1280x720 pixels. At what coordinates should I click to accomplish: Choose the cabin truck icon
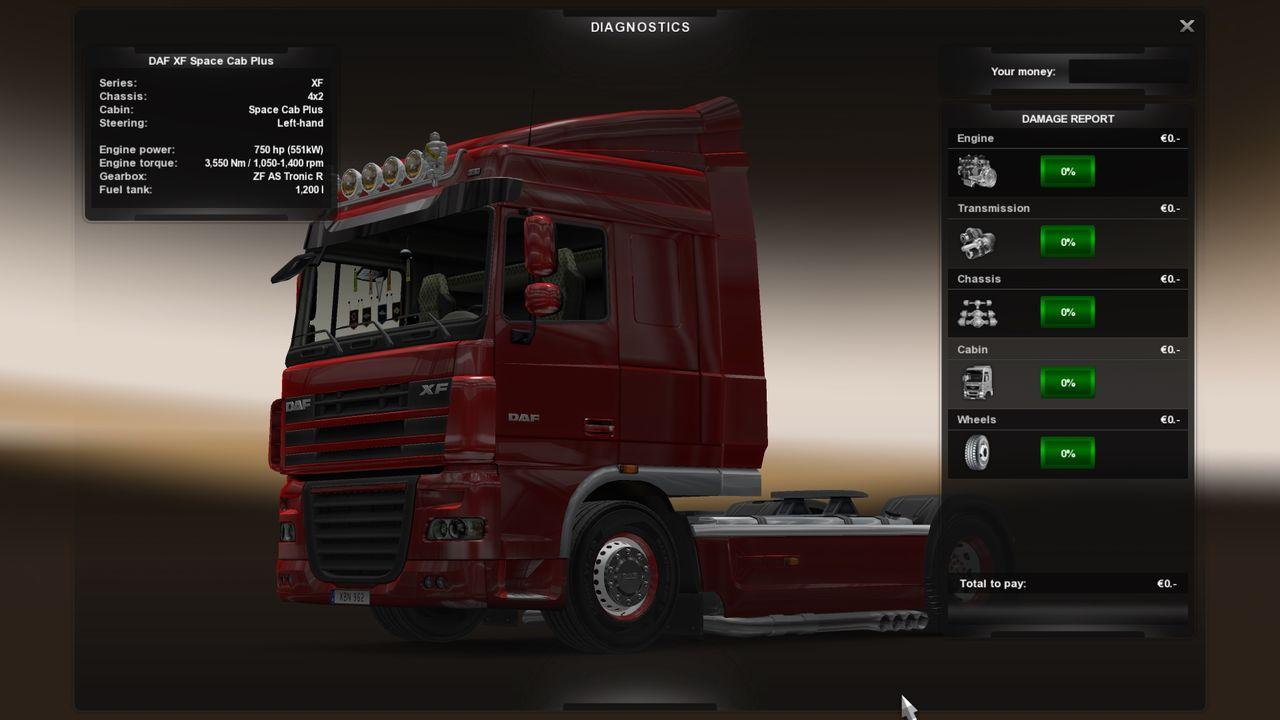point(976,383)
